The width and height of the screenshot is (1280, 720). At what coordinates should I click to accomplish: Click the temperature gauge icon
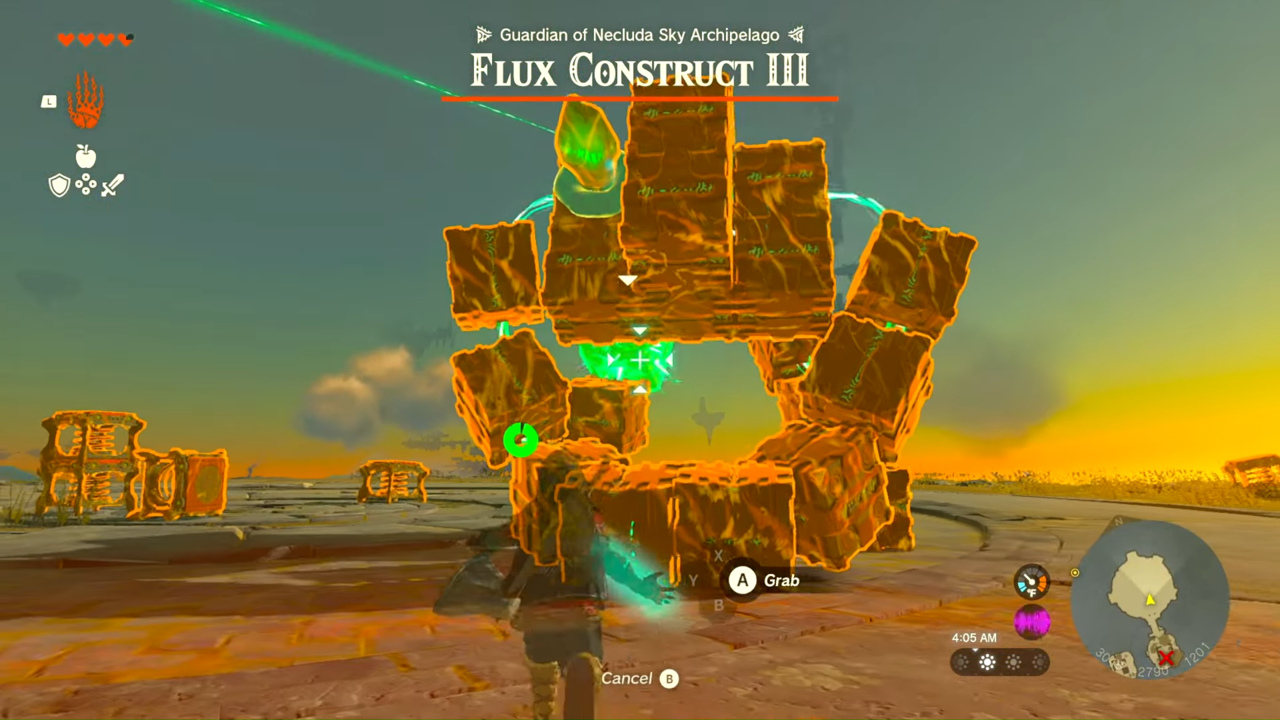pyautogui.click(x=1031, y=582)
